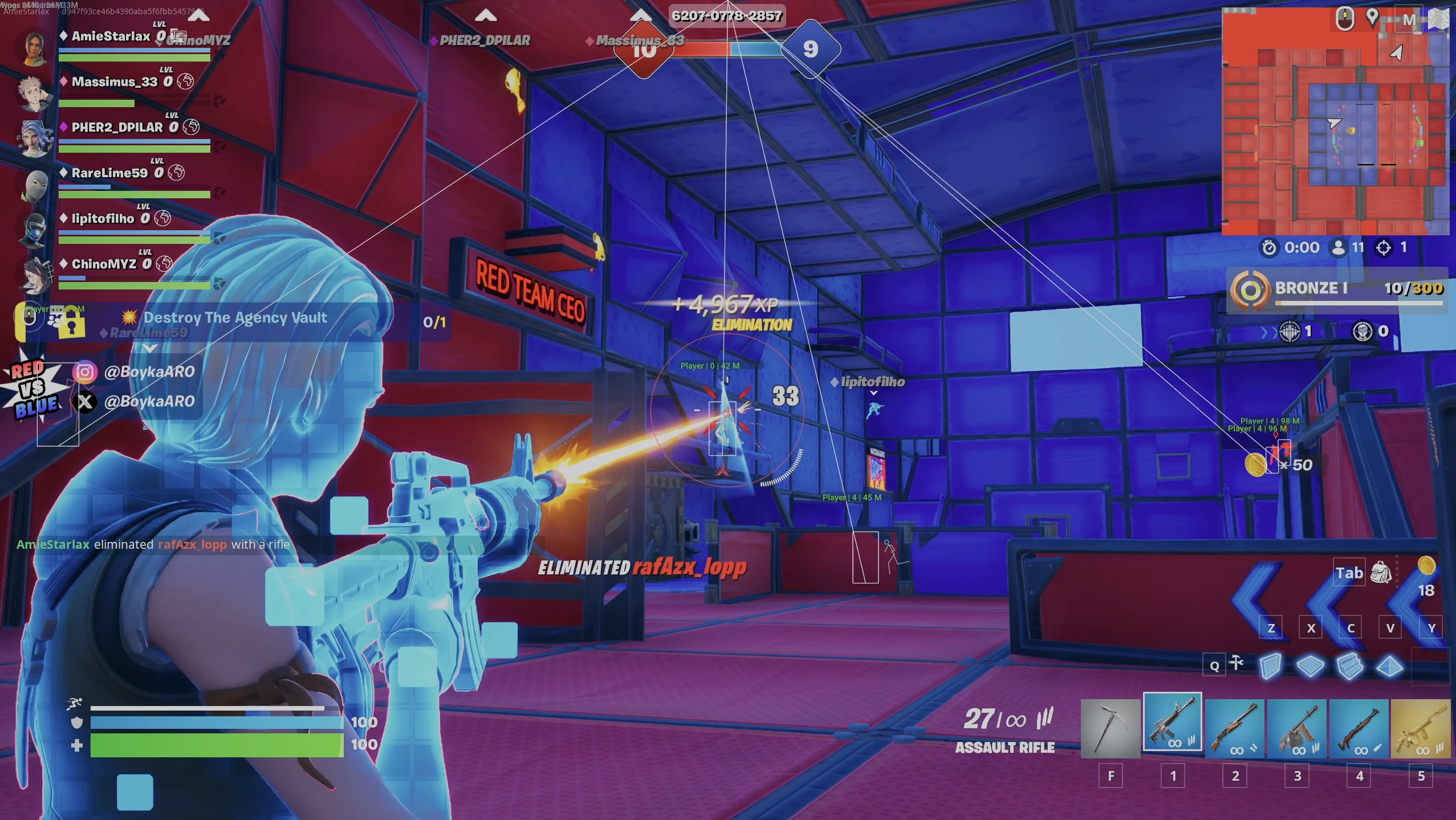This screenshot has height=820, width=1456.
Task: Equip the drum gun slot
Action: click(x=1297, y=728)
